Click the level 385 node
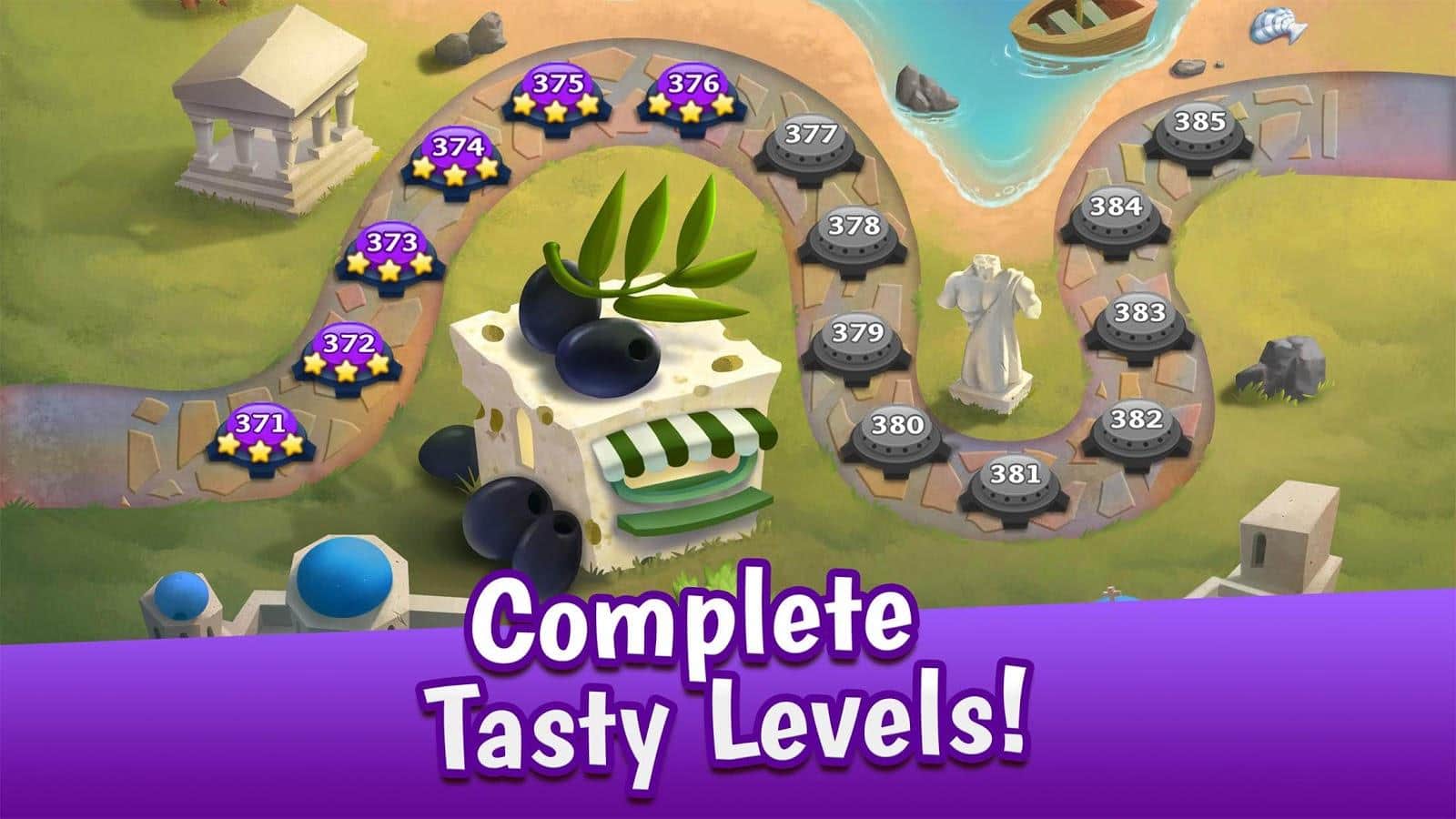 click(1199, 130)
